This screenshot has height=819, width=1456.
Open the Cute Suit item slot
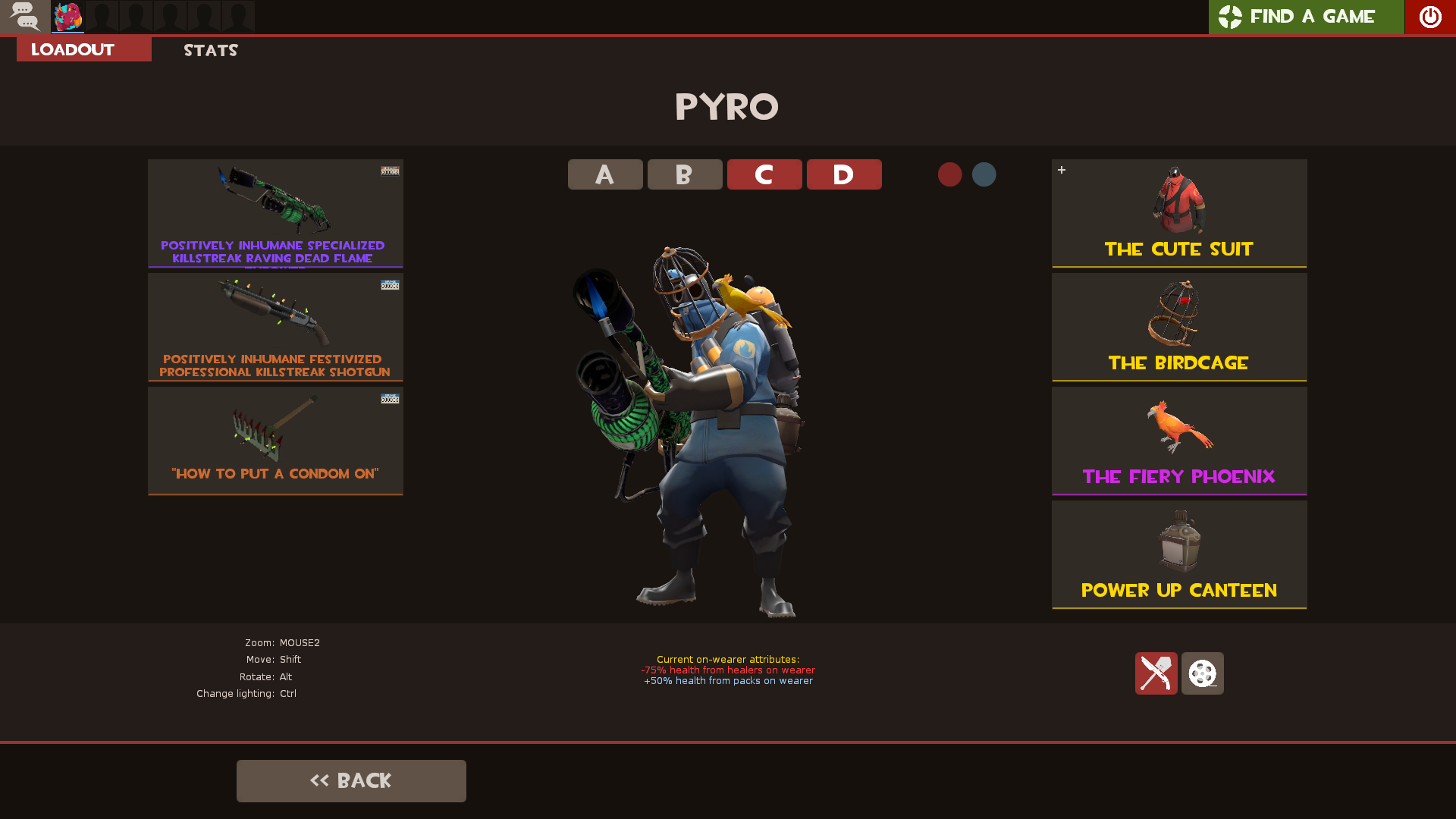[1178, 212]
